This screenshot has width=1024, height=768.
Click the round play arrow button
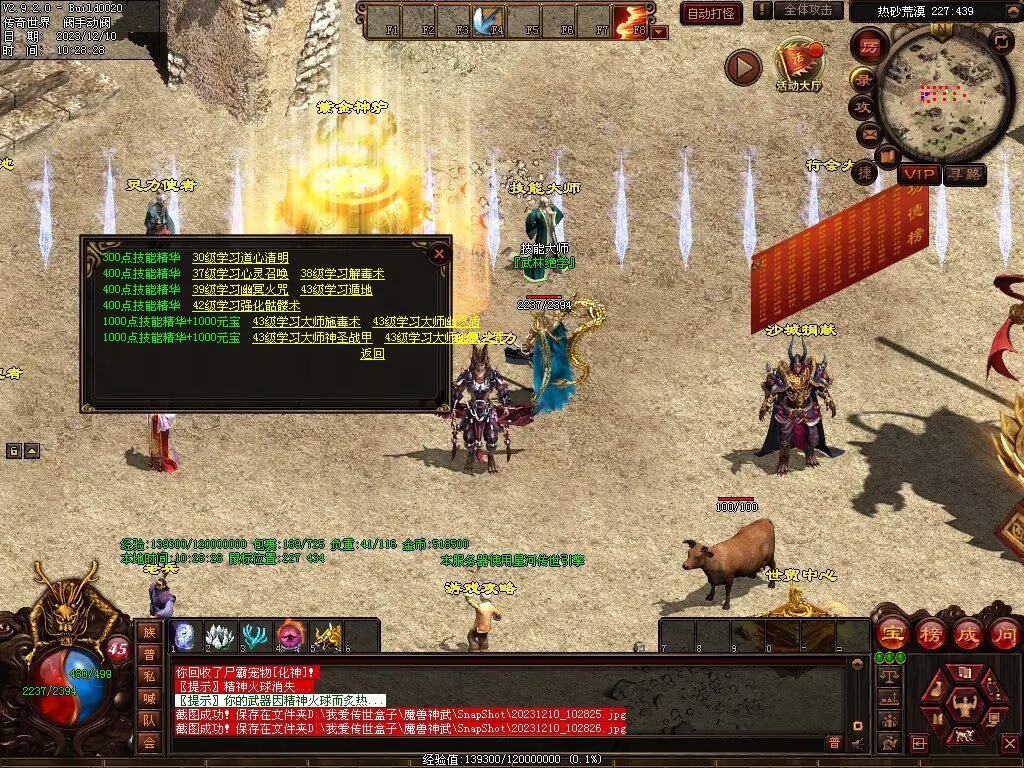click(x=743, y=67)
